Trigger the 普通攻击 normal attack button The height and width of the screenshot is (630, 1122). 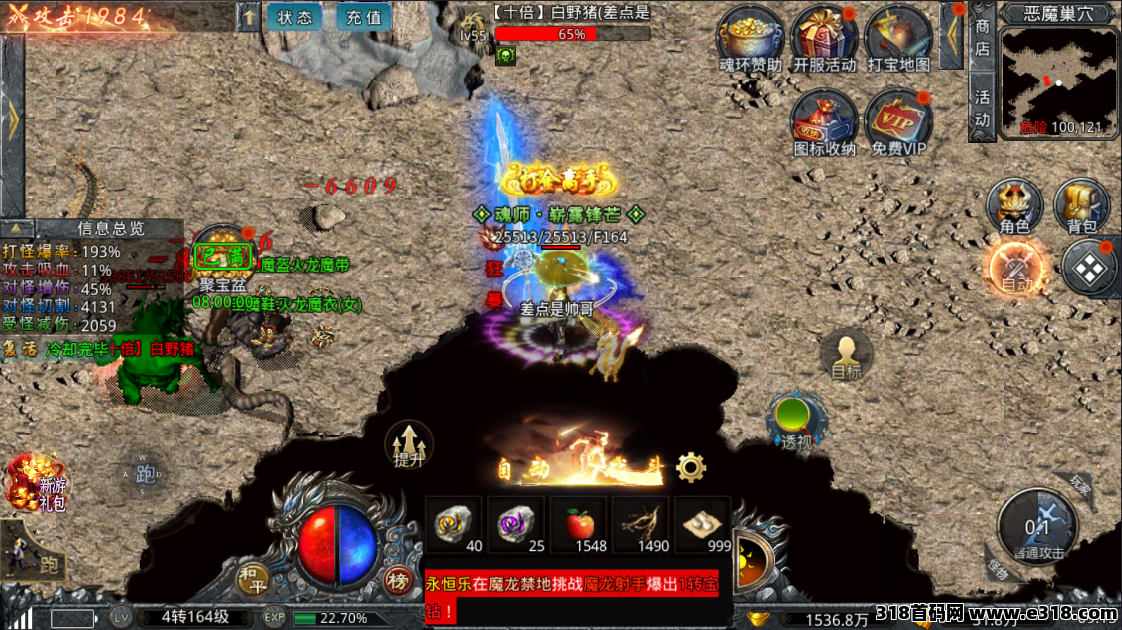point(1038,528)
